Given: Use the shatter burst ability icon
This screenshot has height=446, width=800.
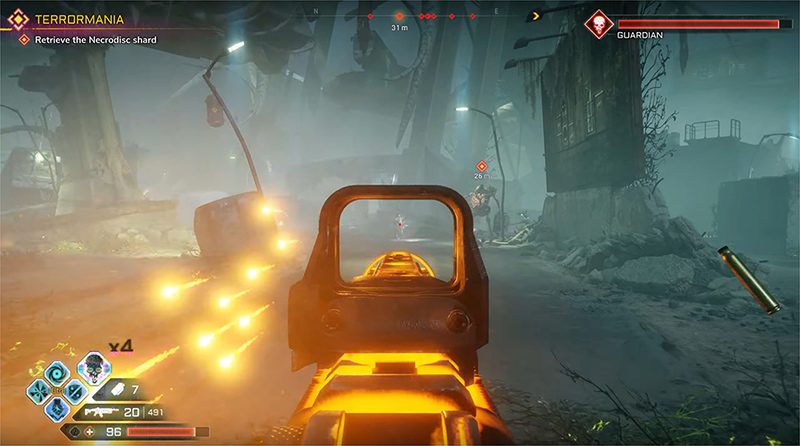Looking at the screenshot, I should tap(39, 392).
